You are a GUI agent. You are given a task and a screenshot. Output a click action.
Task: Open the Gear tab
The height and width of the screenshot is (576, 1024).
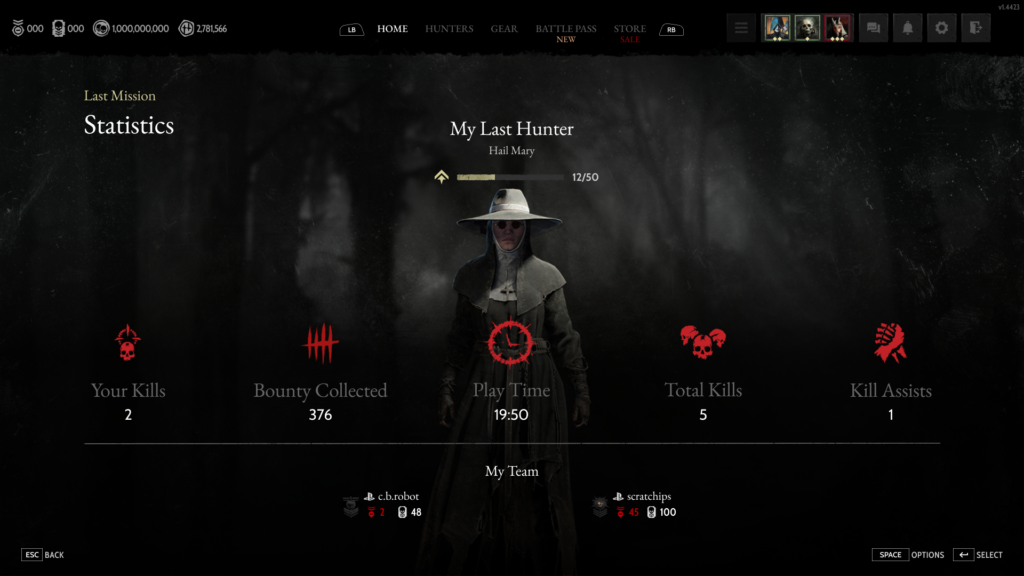click(504, 29)
